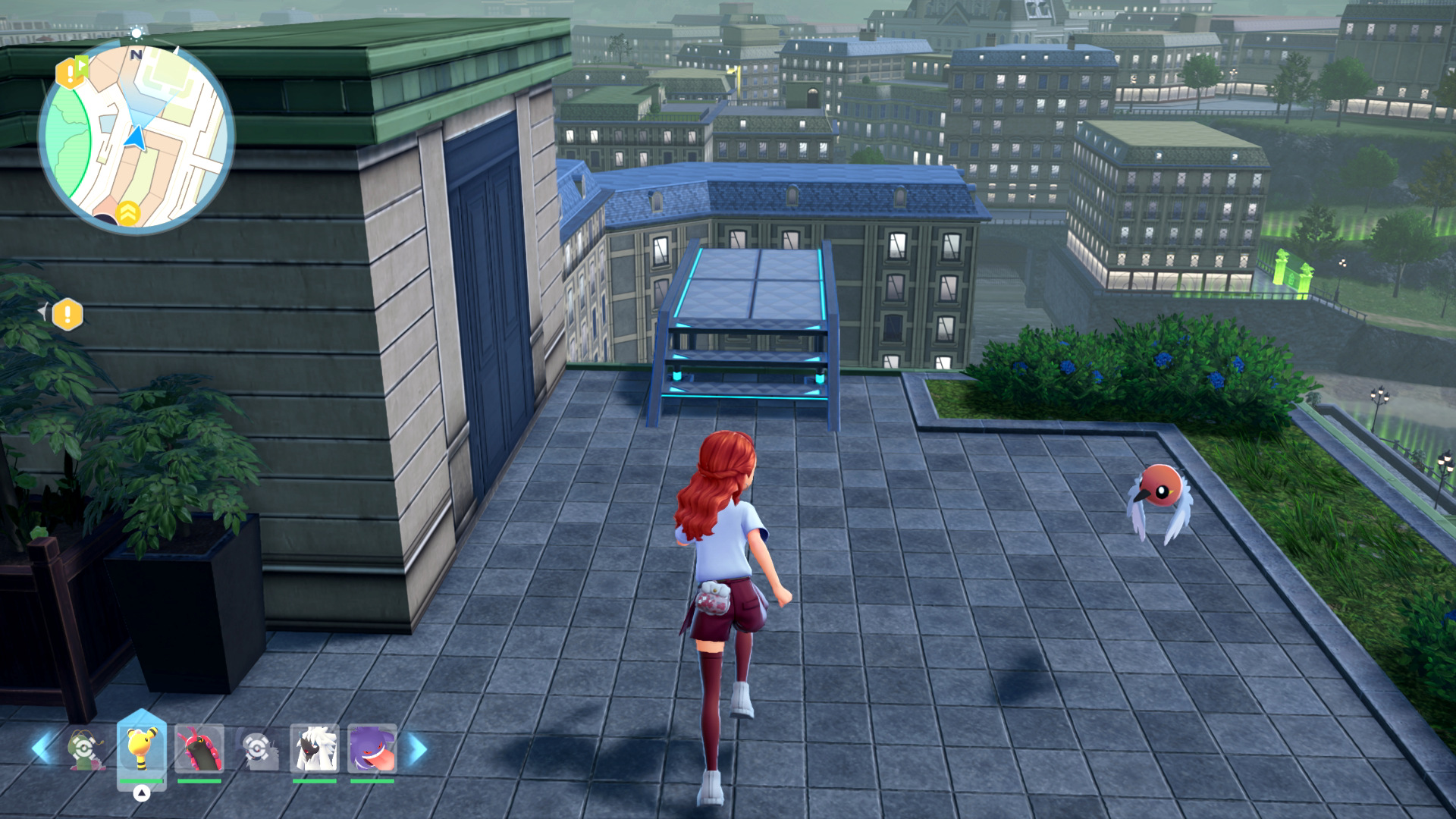Switch to Scolipede in the party bar
This screenshot has width=1456, height=819.
point(199,749)
